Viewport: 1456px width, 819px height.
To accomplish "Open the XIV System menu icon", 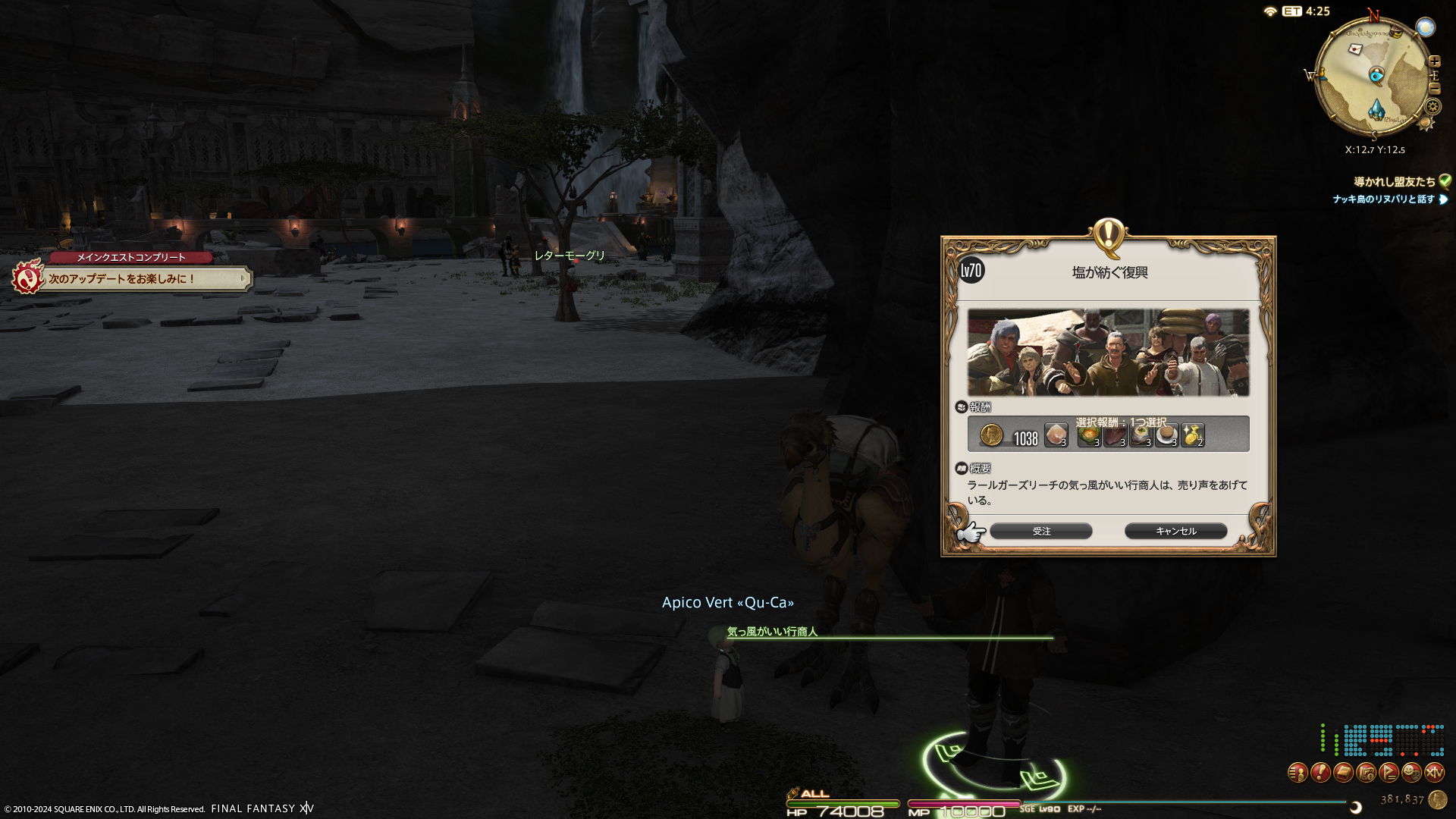I will click(x=1434, y=773).
